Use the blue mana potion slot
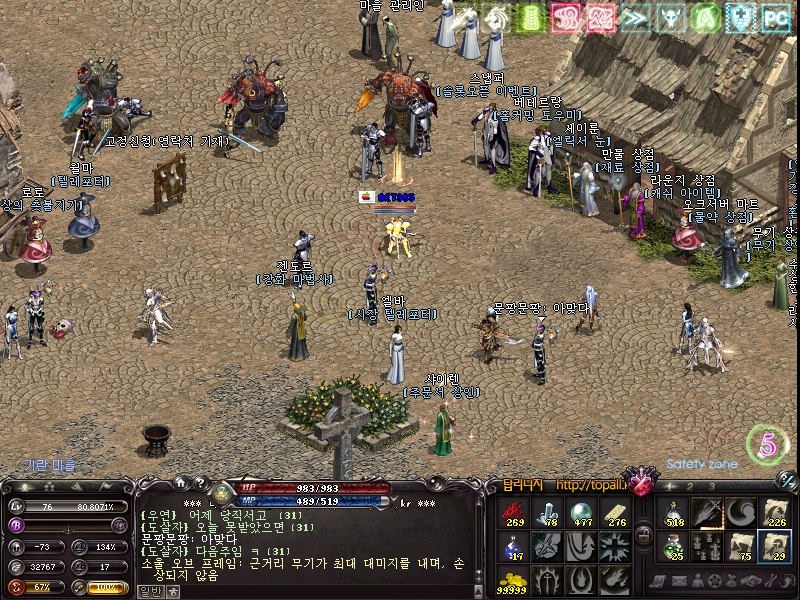The height and width of the screenshot is (600, 800). 513,547
